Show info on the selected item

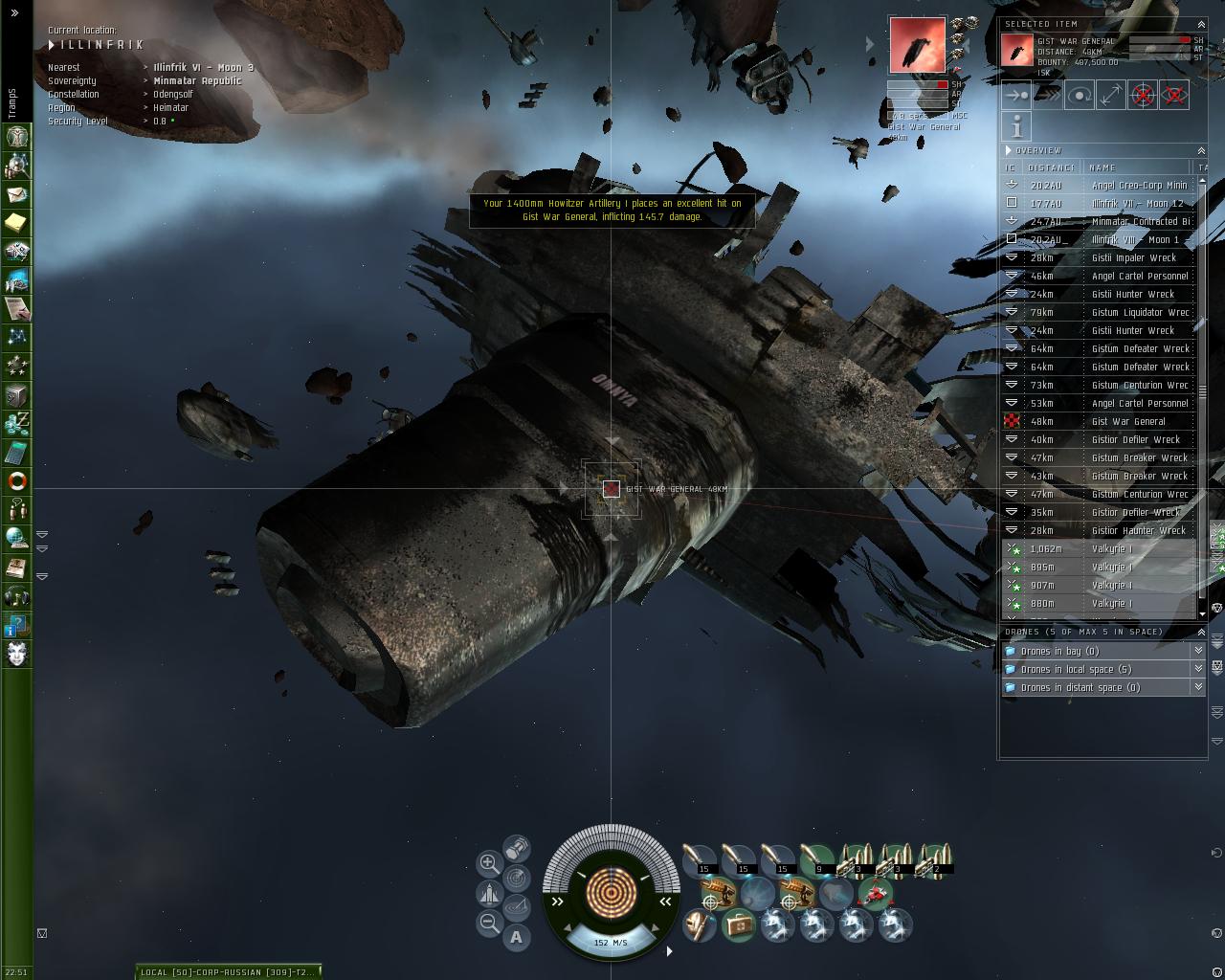1016,126
